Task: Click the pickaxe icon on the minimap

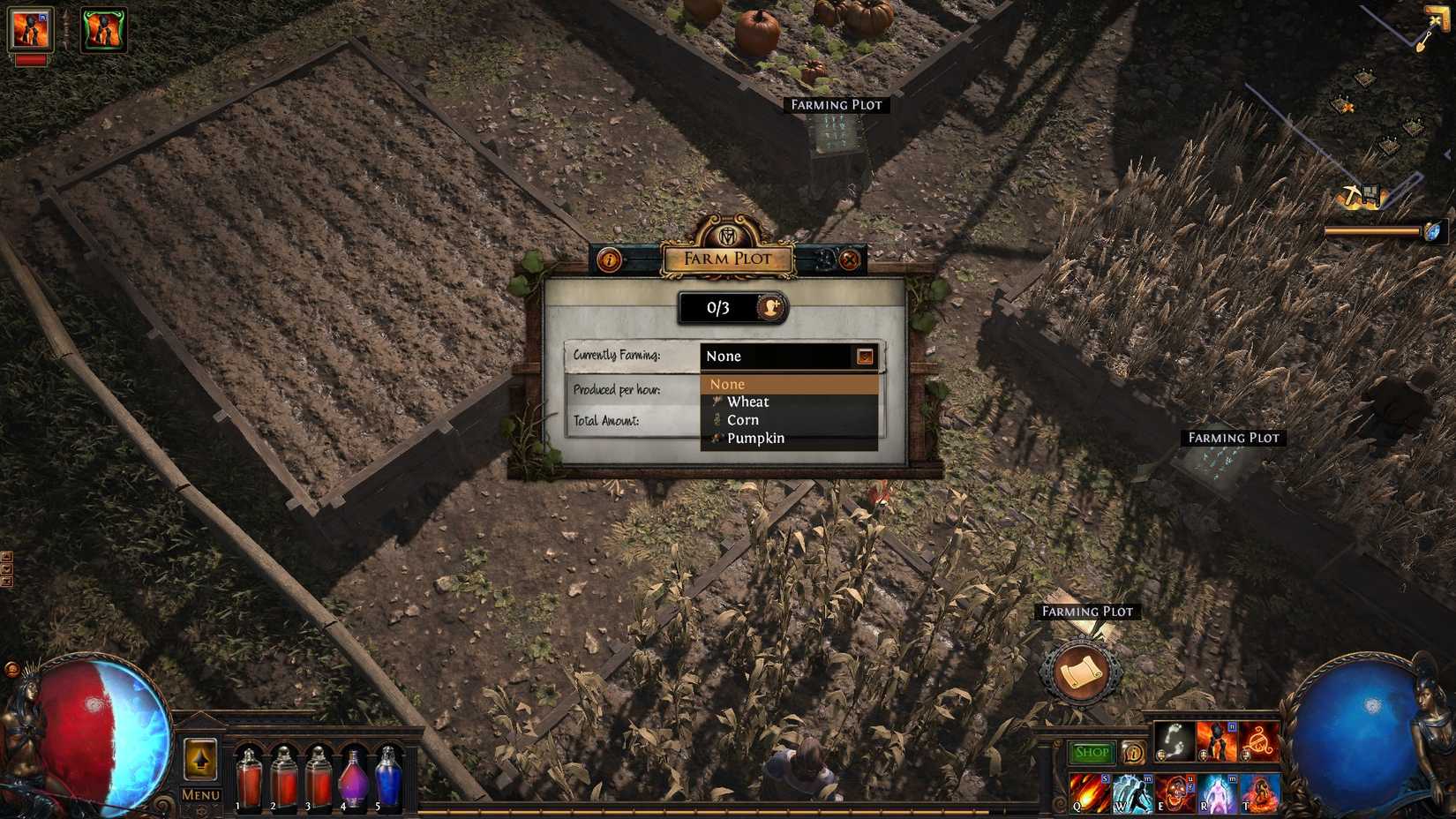Action: coord(1351,193)
